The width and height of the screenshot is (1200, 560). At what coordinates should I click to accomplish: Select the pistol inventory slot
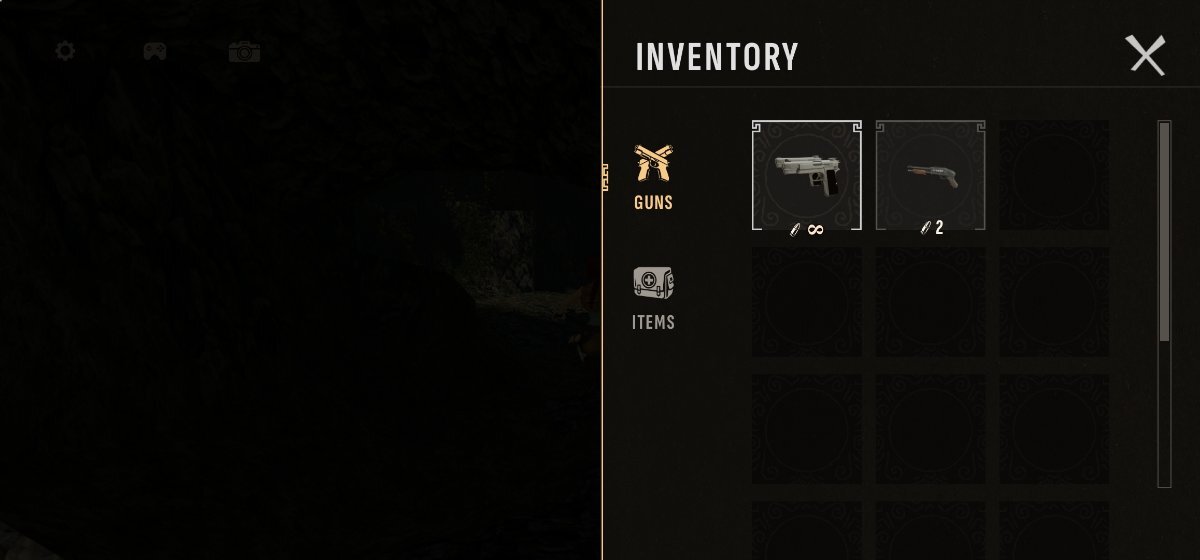pos(806,174)
